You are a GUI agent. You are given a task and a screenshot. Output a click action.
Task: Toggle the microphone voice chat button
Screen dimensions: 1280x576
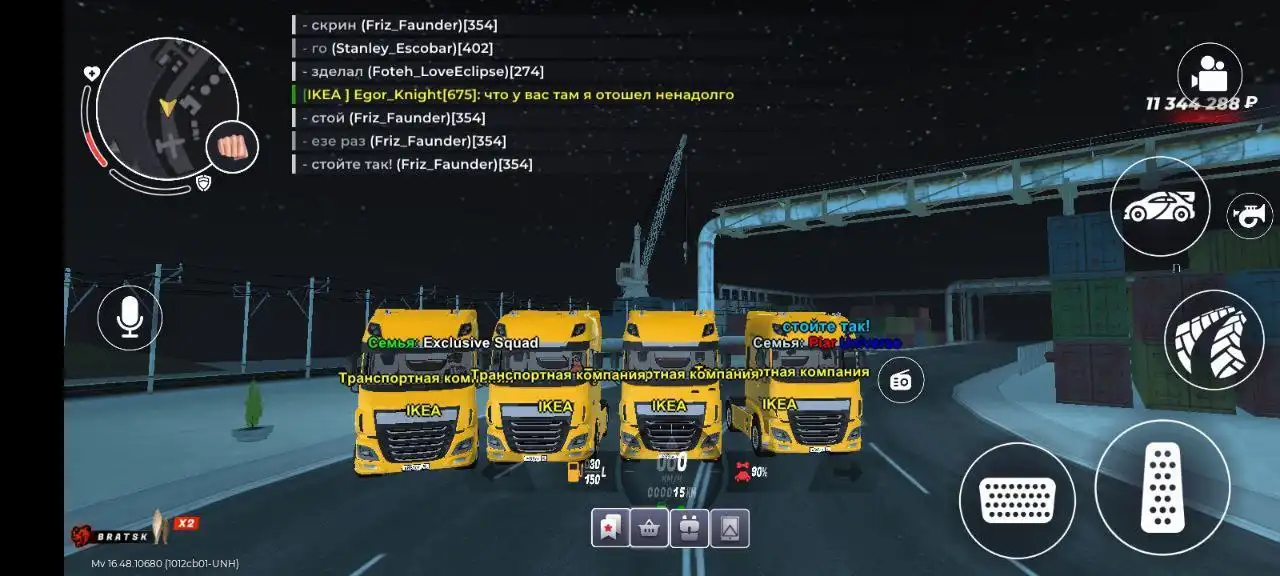129,317
